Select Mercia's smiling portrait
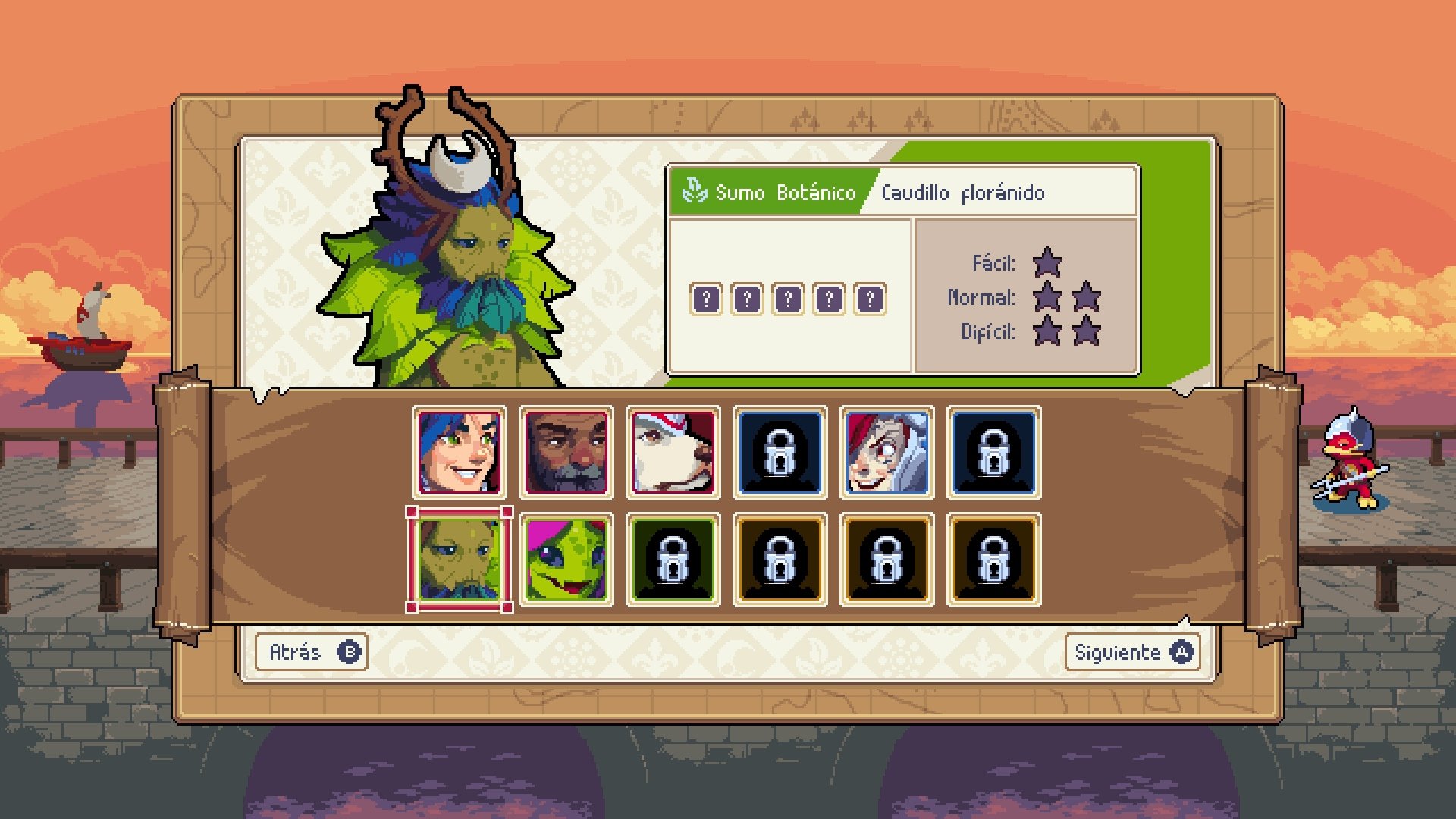 pyautogui.click(x=461, y=453)
